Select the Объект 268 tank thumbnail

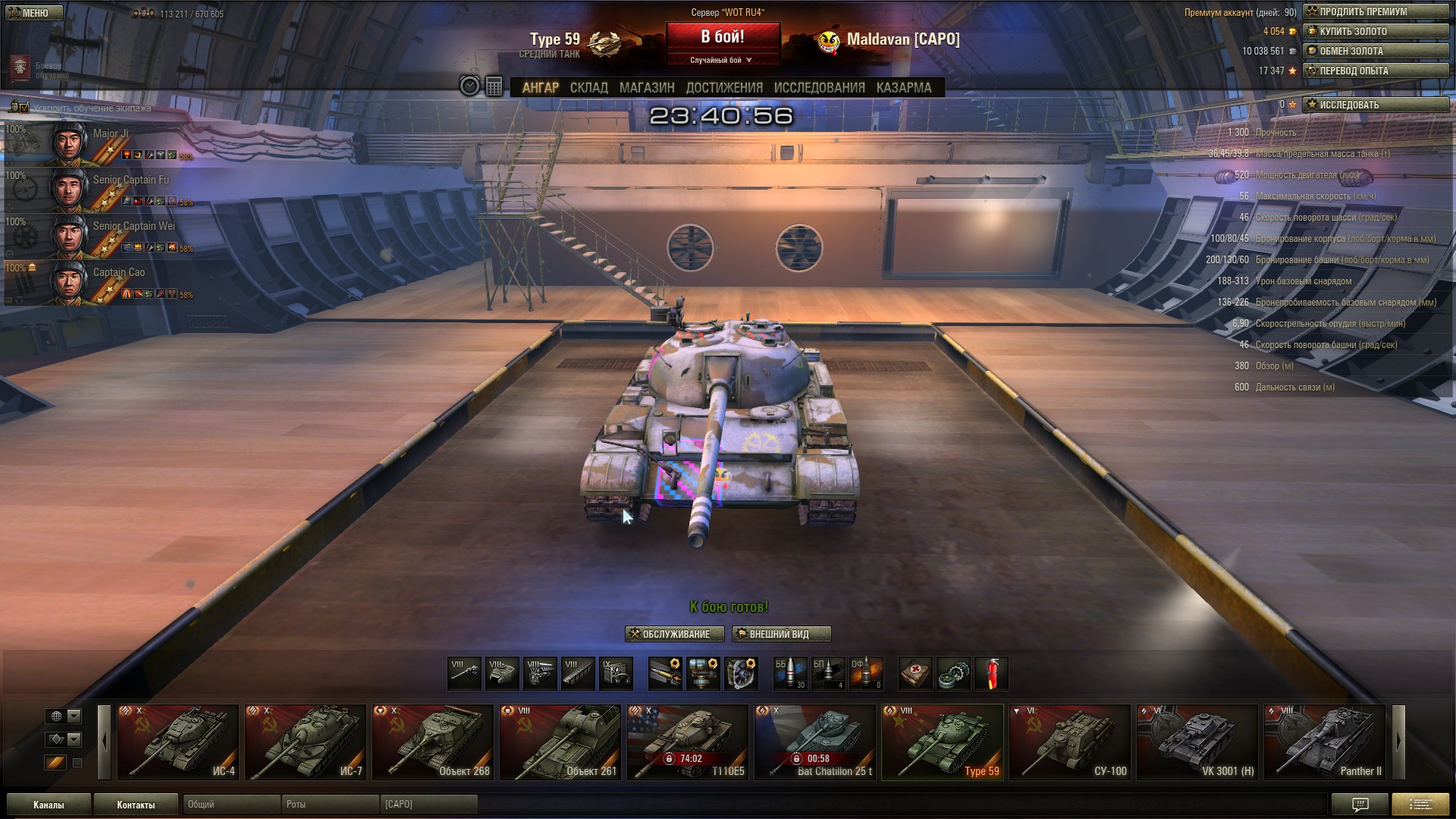coord(433,742)
